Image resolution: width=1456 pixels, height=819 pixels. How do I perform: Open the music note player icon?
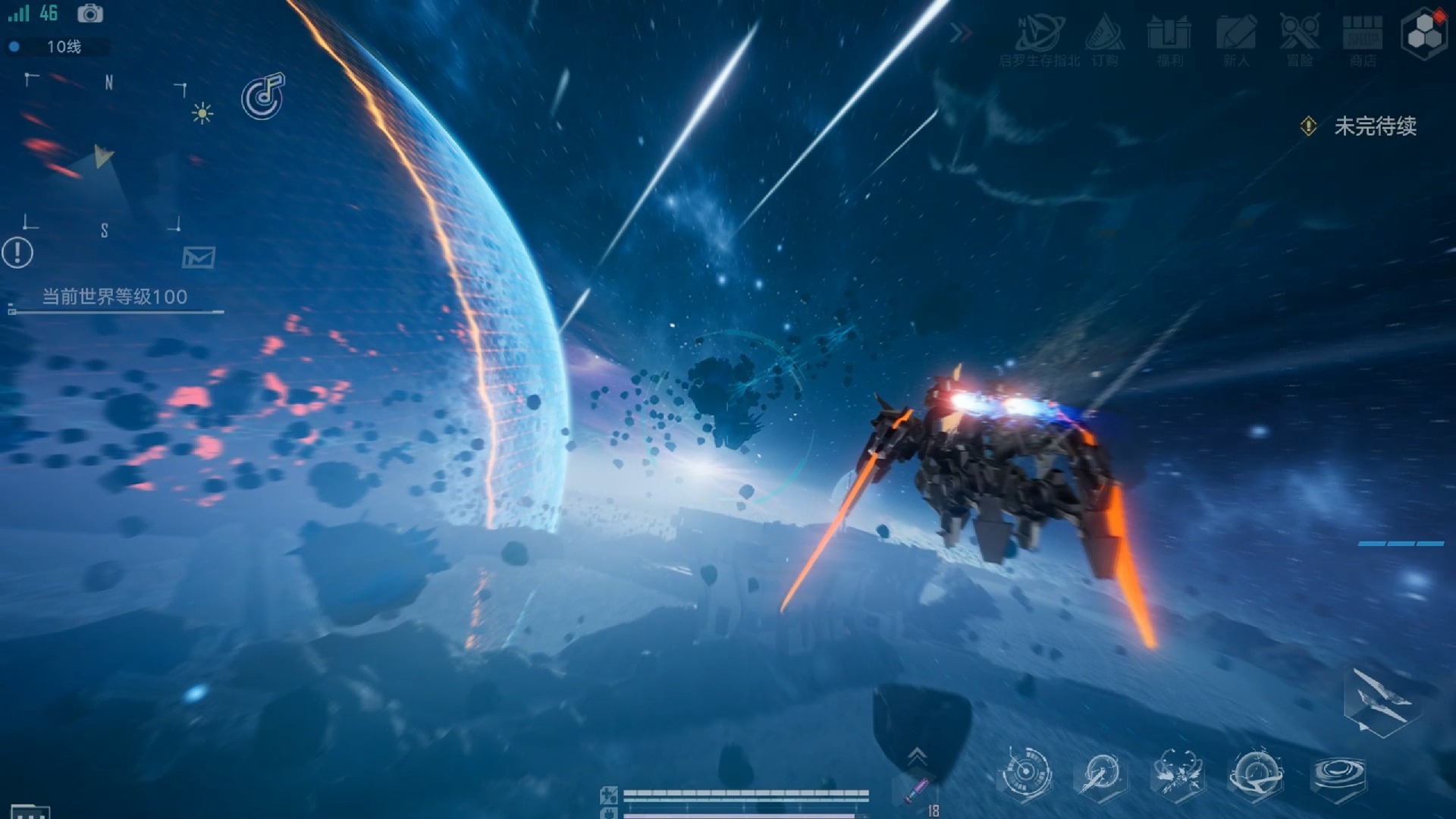(262, 97)
